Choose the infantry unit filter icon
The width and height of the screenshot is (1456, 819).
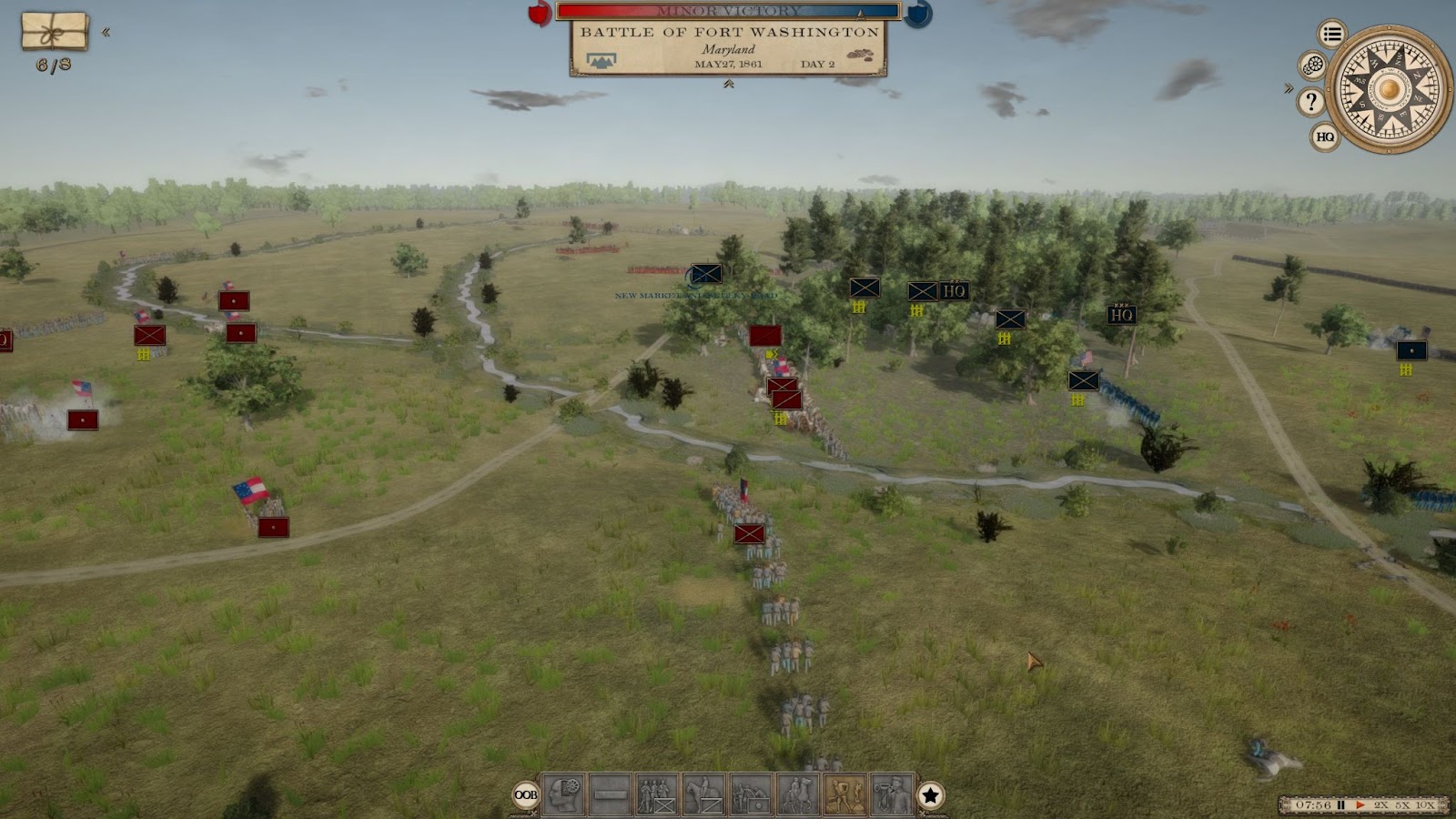coord(657,794)
